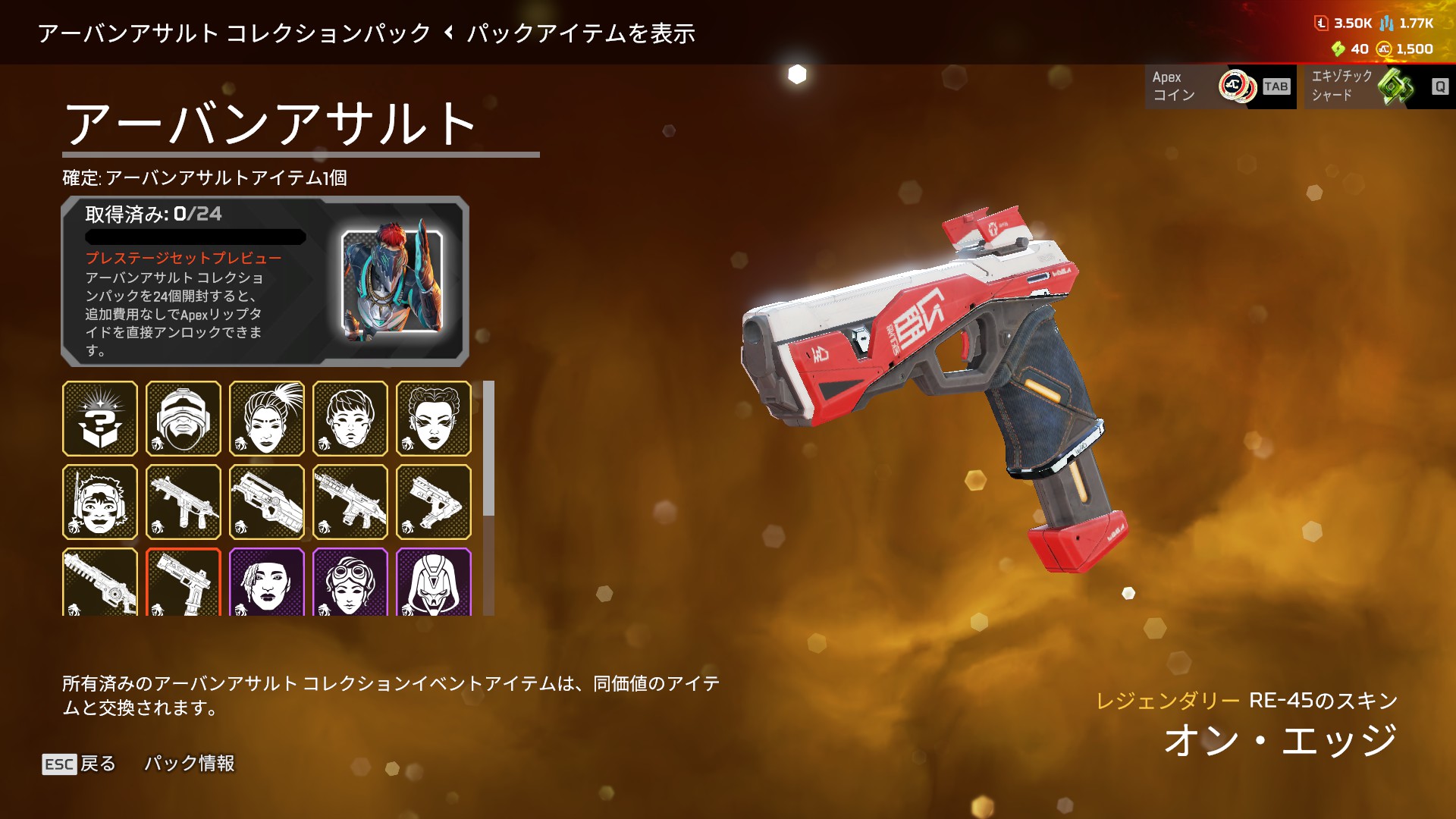Select the mystery box question mark tile
The width and height of the screenshot is (1456, 819).
[100, 419]
